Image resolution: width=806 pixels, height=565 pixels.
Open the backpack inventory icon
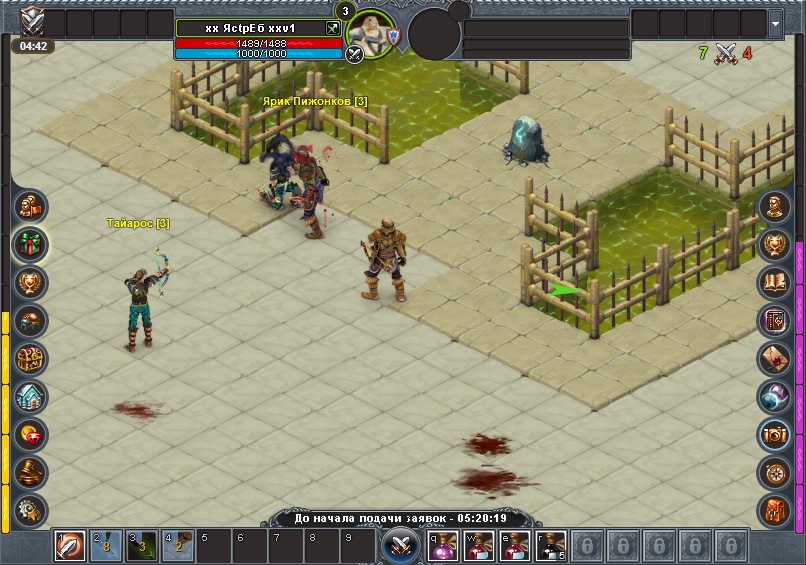point(774,509)
